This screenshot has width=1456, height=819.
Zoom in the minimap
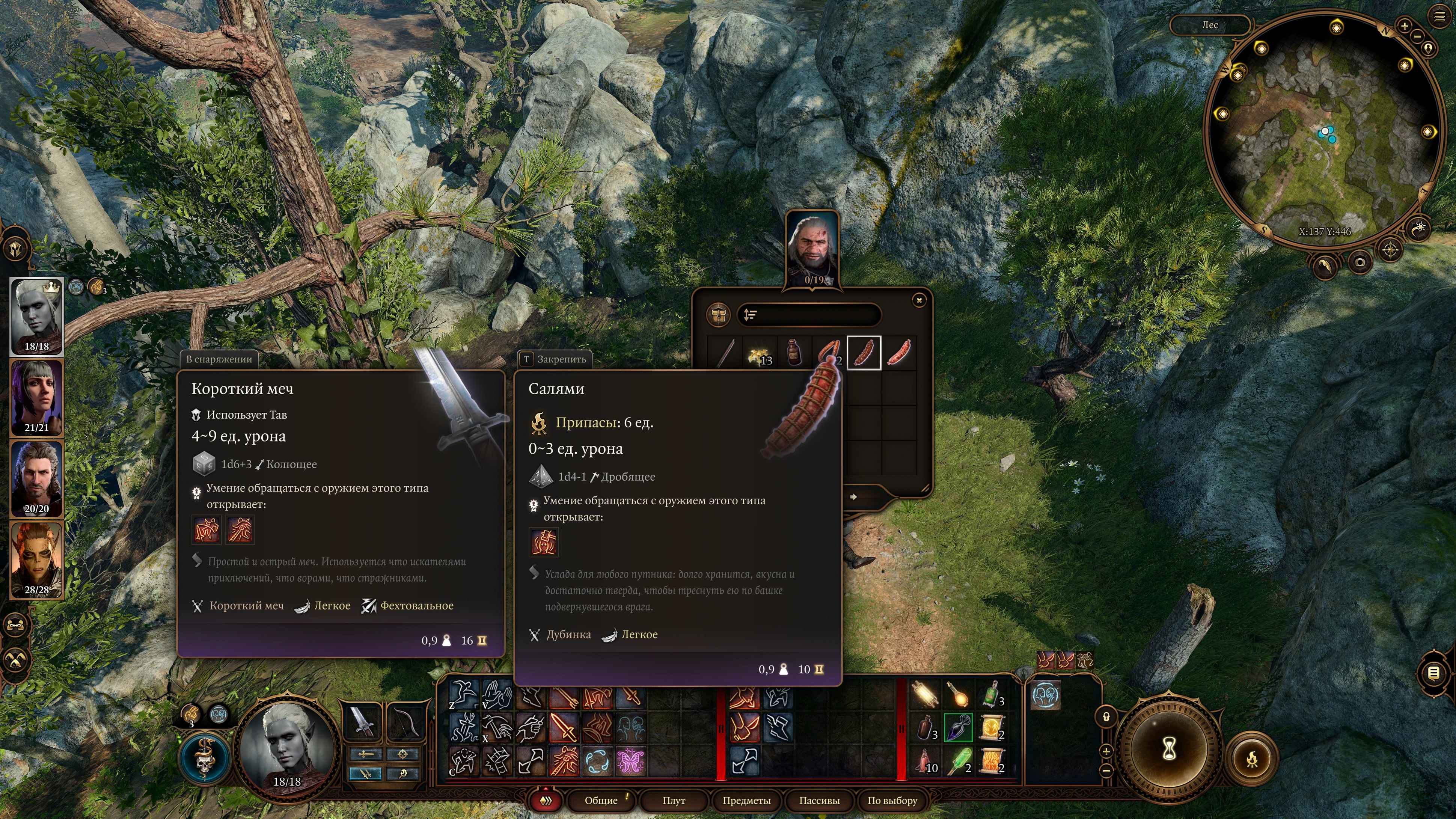[1405, 26]
